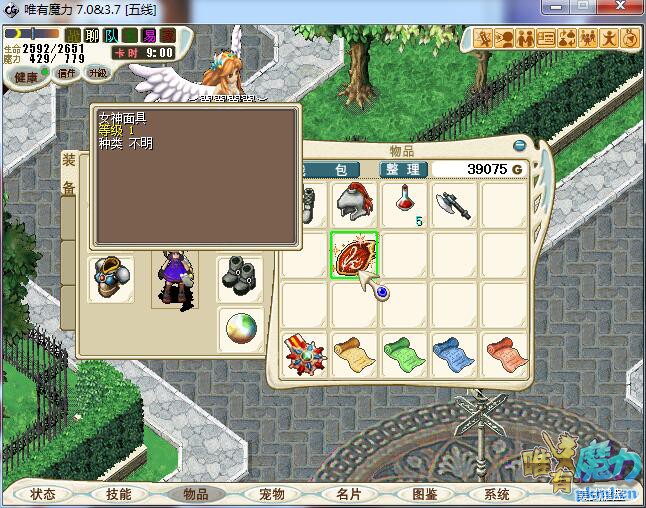Screen dimensions: 646x508
Task: Select the star medal item
Action: (x=303, y=355)
